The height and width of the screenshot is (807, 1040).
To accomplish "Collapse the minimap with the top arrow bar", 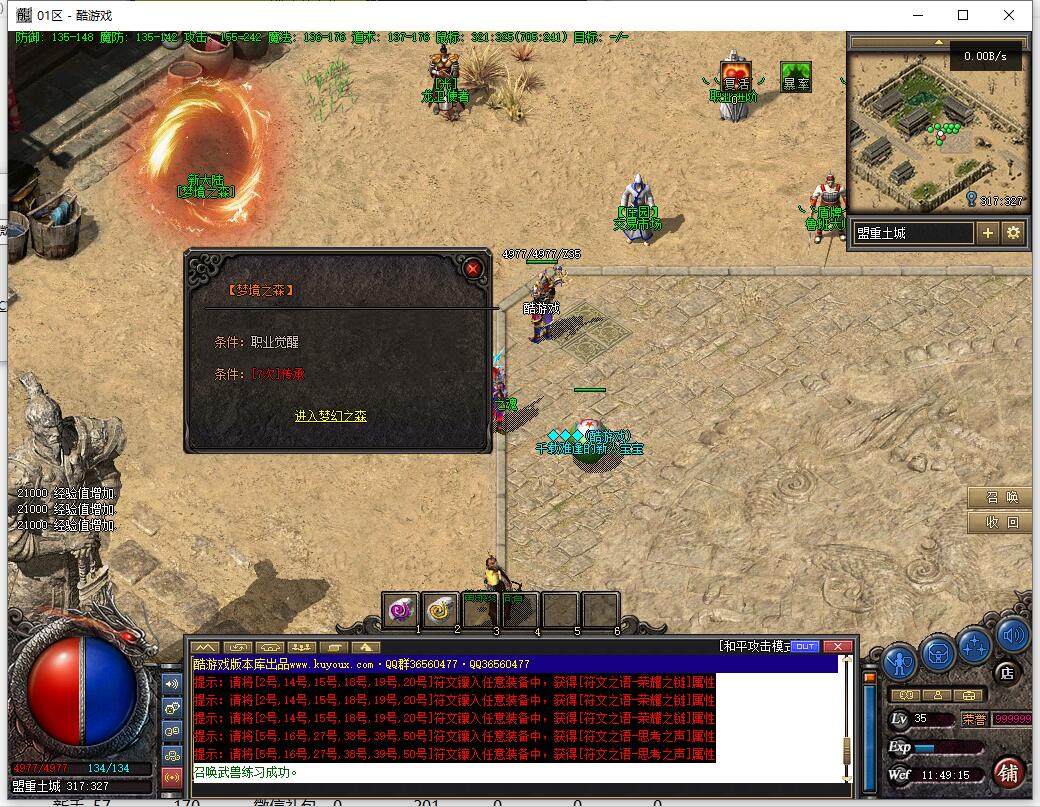I will 938,43.
